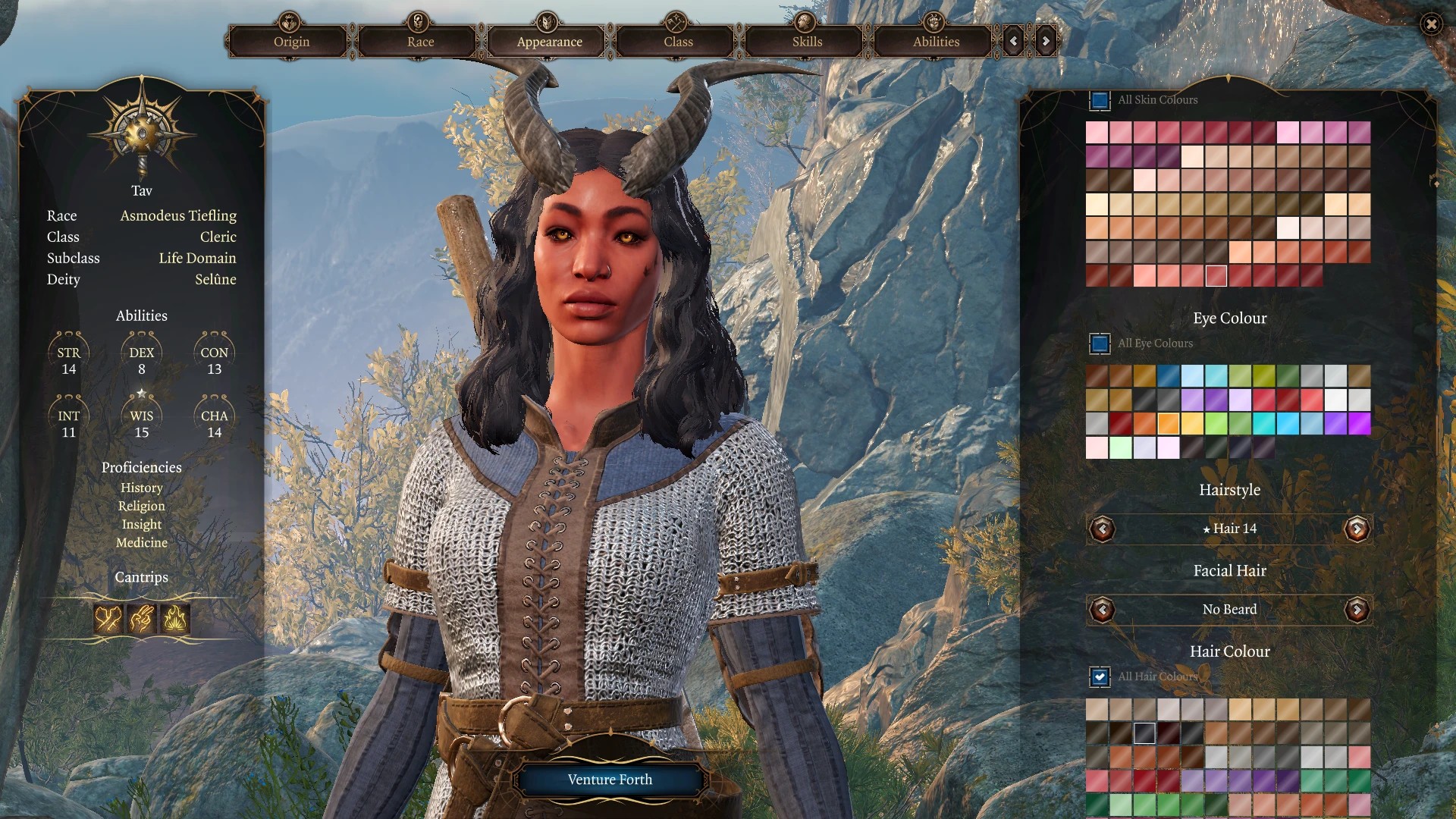Select the Appearance tab
This screenshot has width=1456, height=819.
549,42
